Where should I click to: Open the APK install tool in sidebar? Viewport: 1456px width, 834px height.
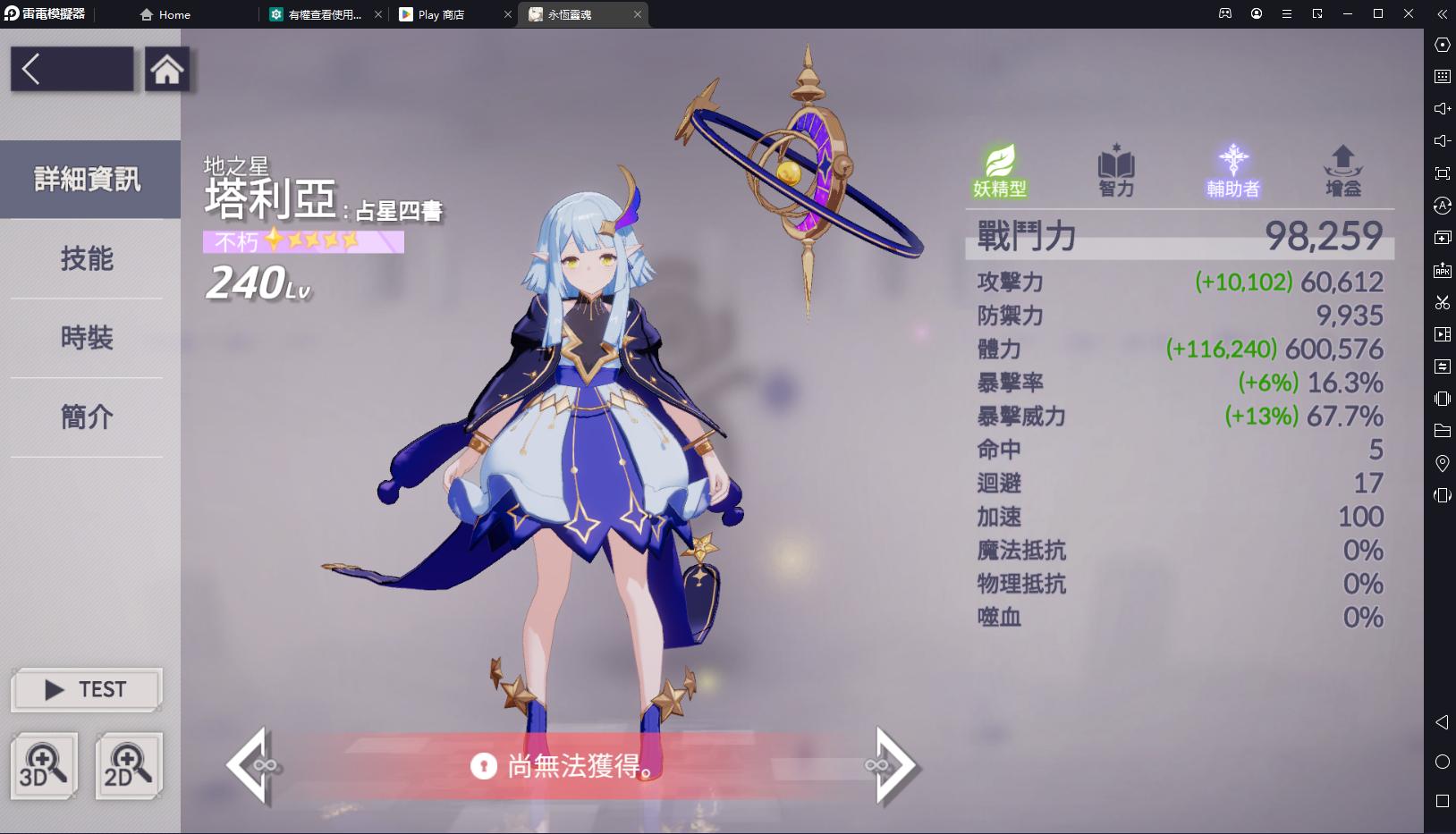[x=1442, y=270]
